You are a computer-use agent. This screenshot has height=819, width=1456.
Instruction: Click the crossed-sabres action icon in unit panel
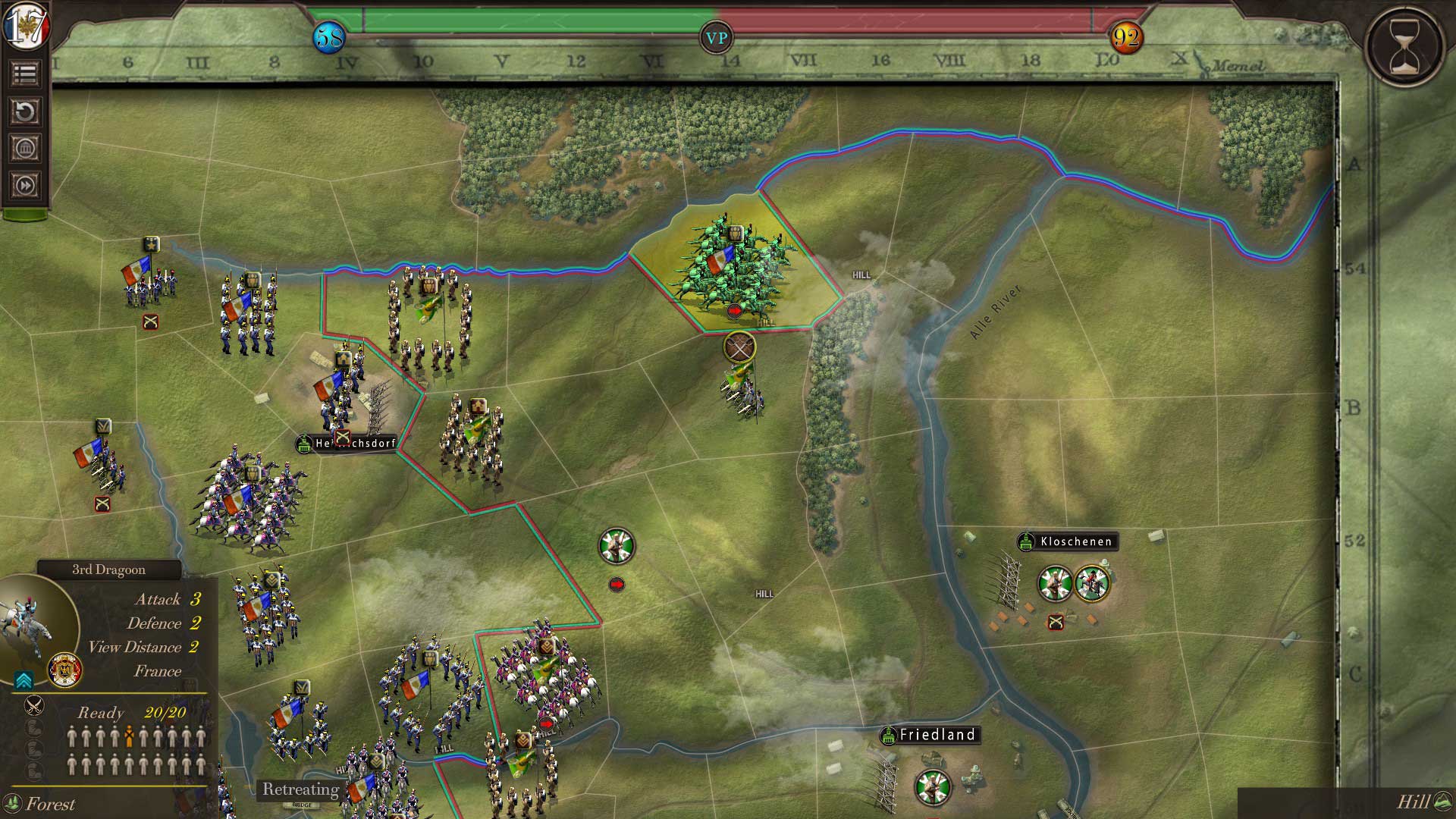[33, 706]
